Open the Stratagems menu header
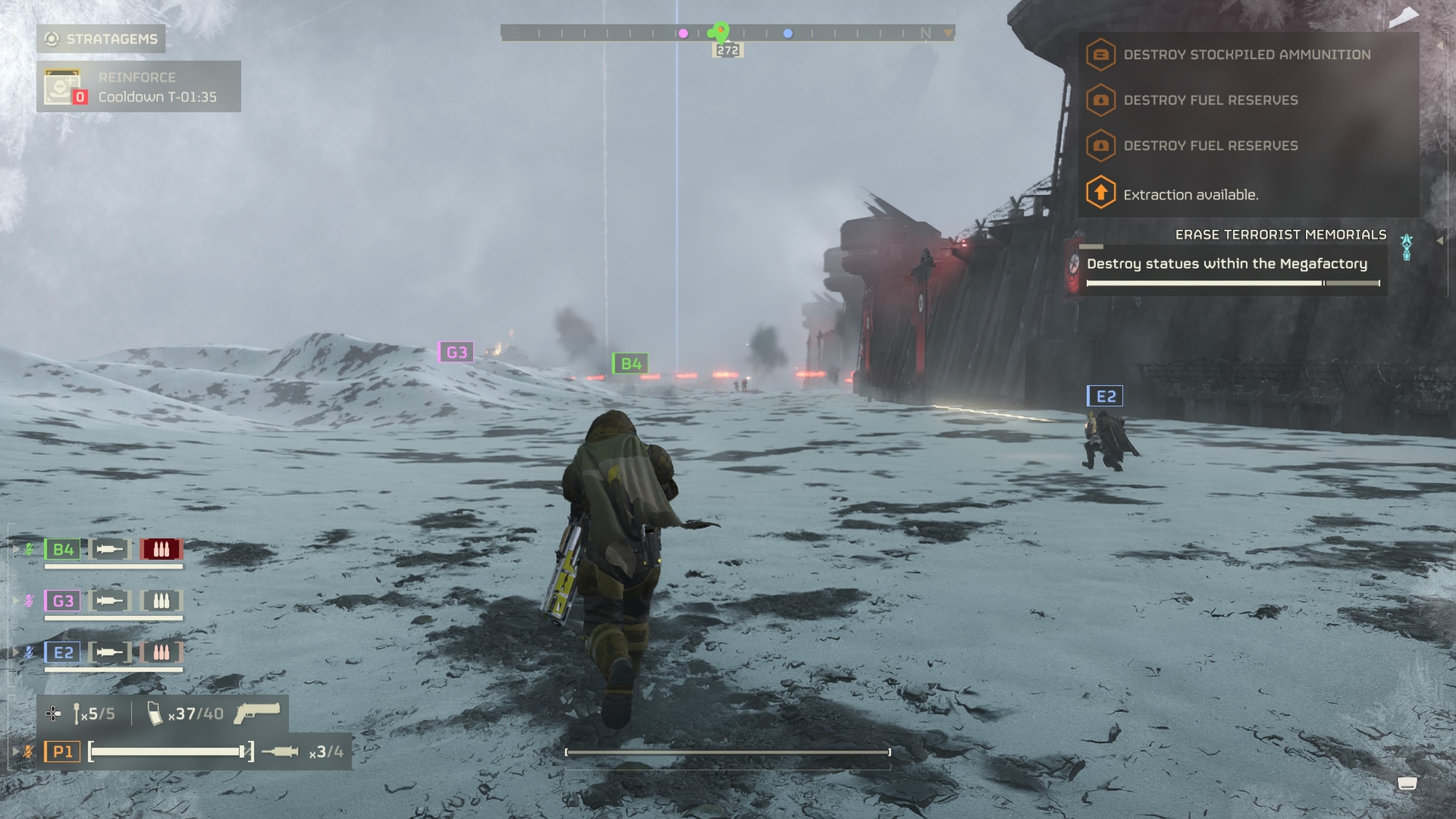 [101, 39]
